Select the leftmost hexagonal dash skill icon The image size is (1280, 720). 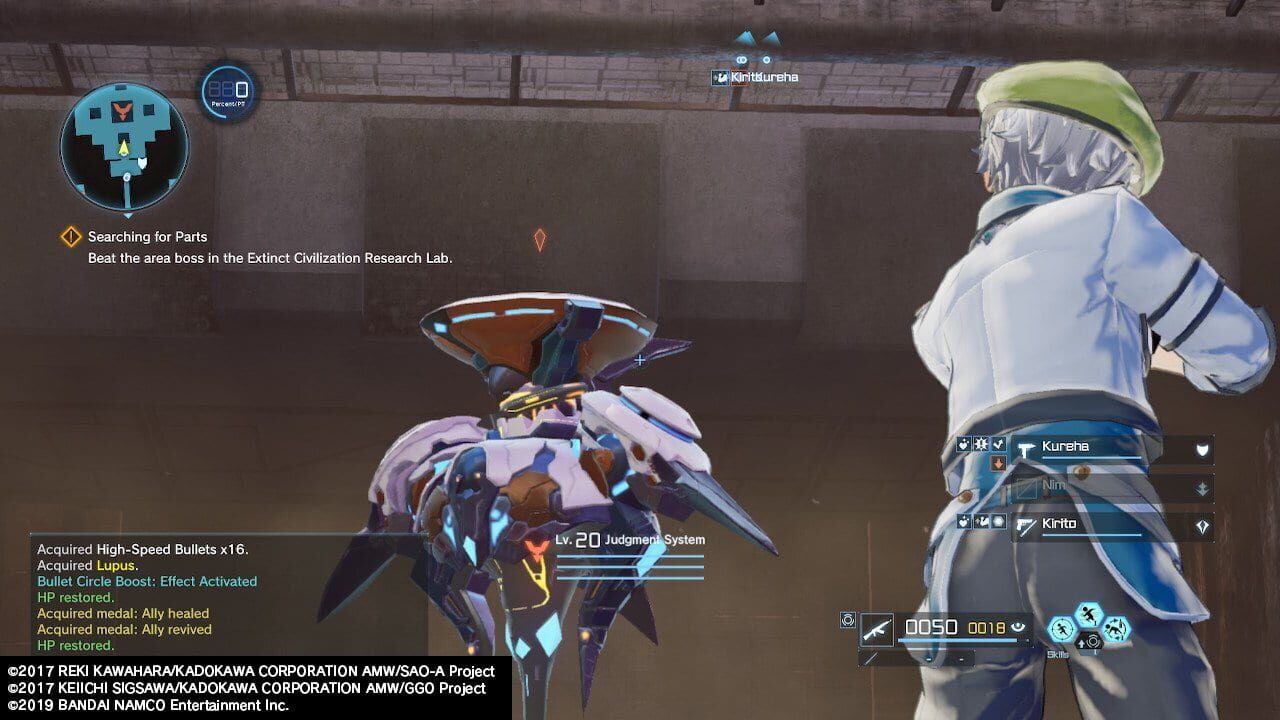pyautogui.click(x=1060, y=628)
